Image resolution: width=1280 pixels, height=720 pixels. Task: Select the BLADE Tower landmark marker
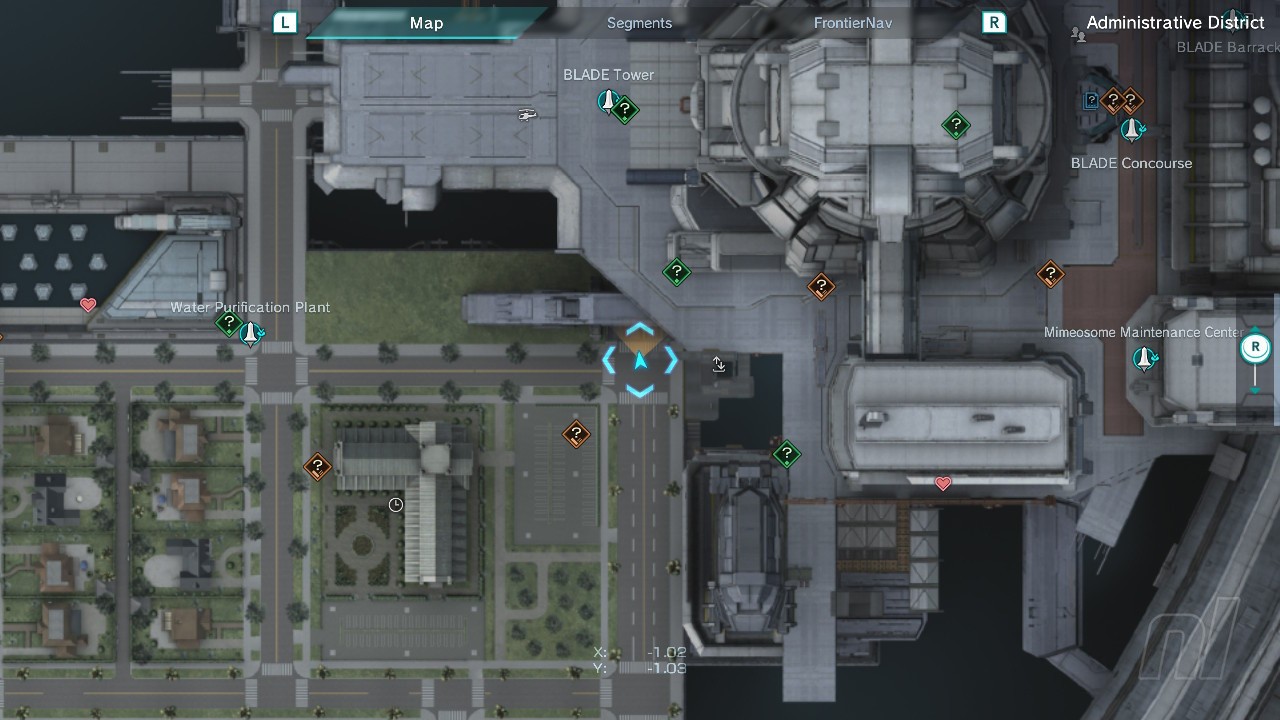607,100
